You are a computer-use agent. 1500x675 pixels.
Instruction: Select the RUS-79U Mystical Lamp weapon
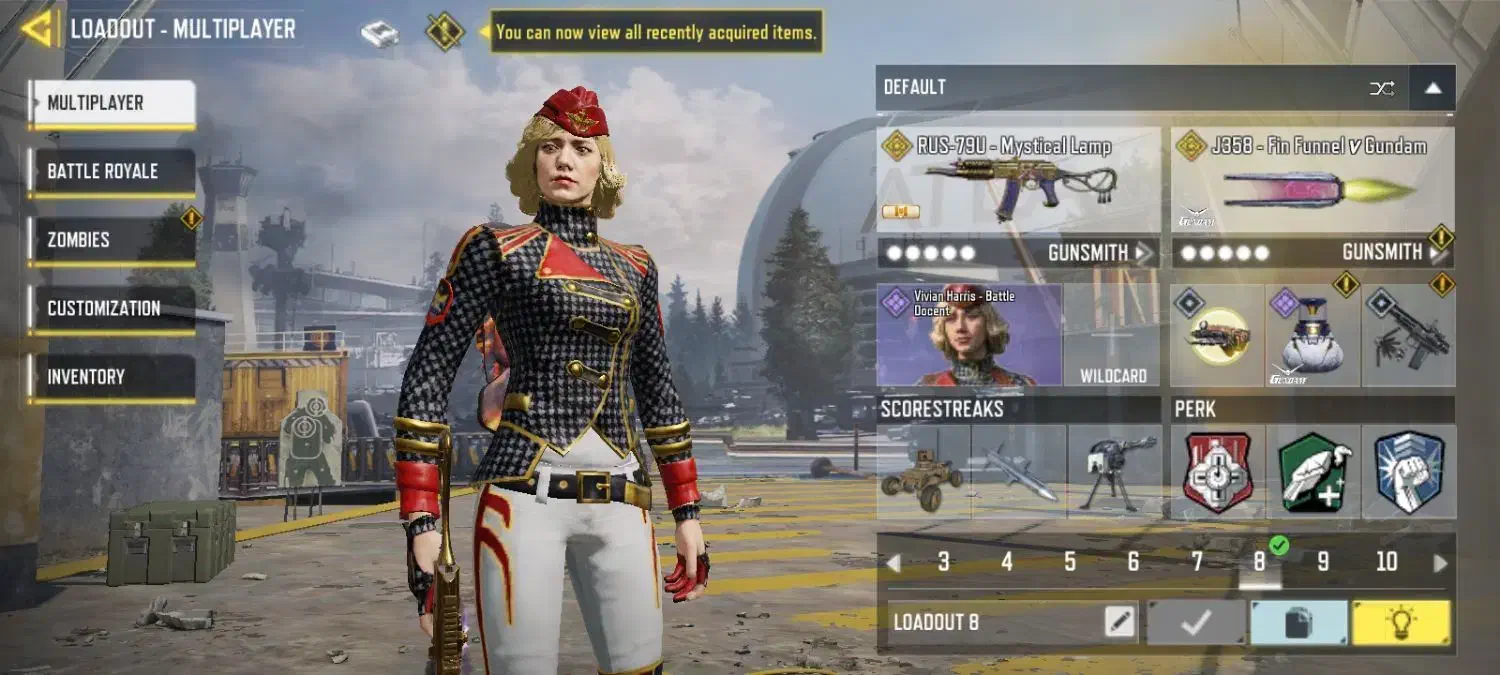point(1018,182)
